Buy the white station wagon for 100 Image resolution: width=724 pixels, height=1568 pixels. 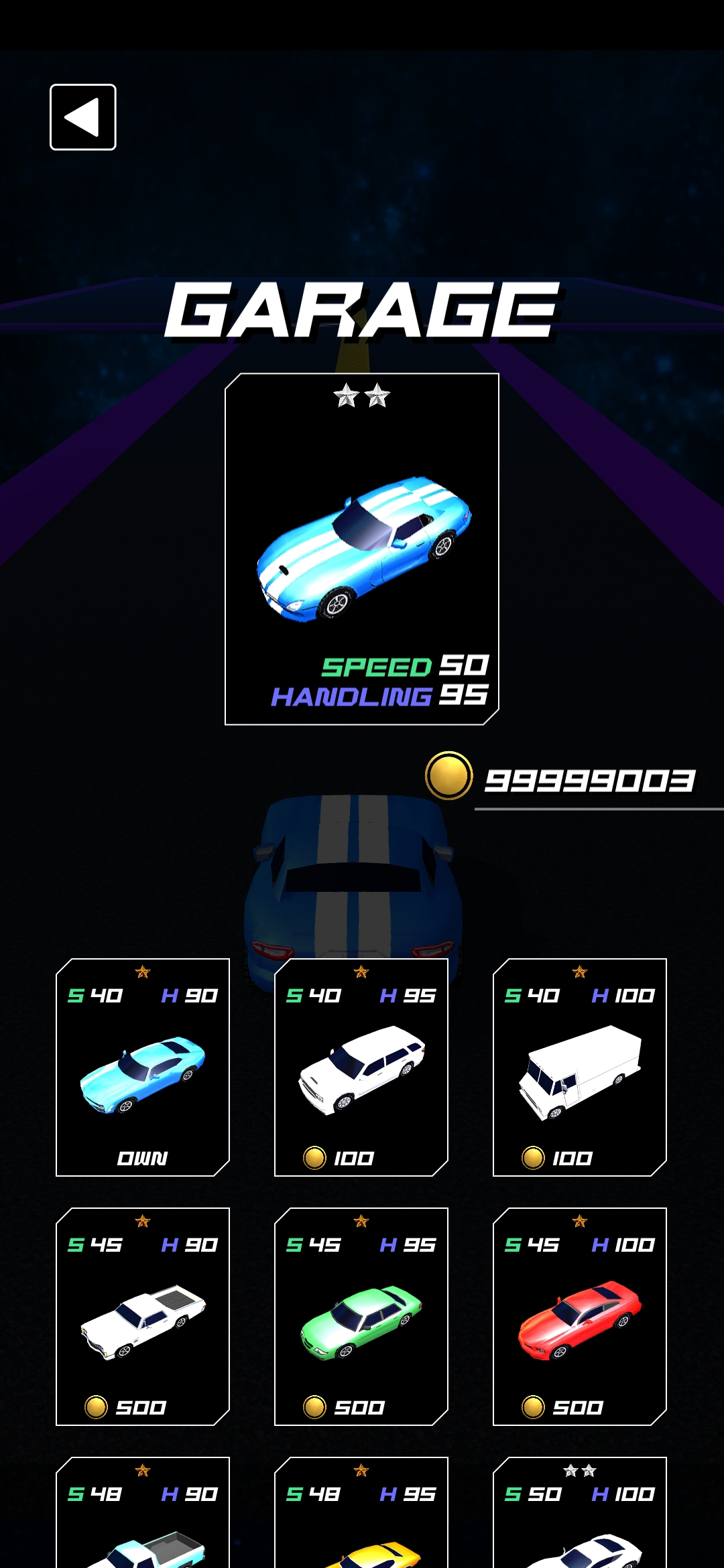361,1067
